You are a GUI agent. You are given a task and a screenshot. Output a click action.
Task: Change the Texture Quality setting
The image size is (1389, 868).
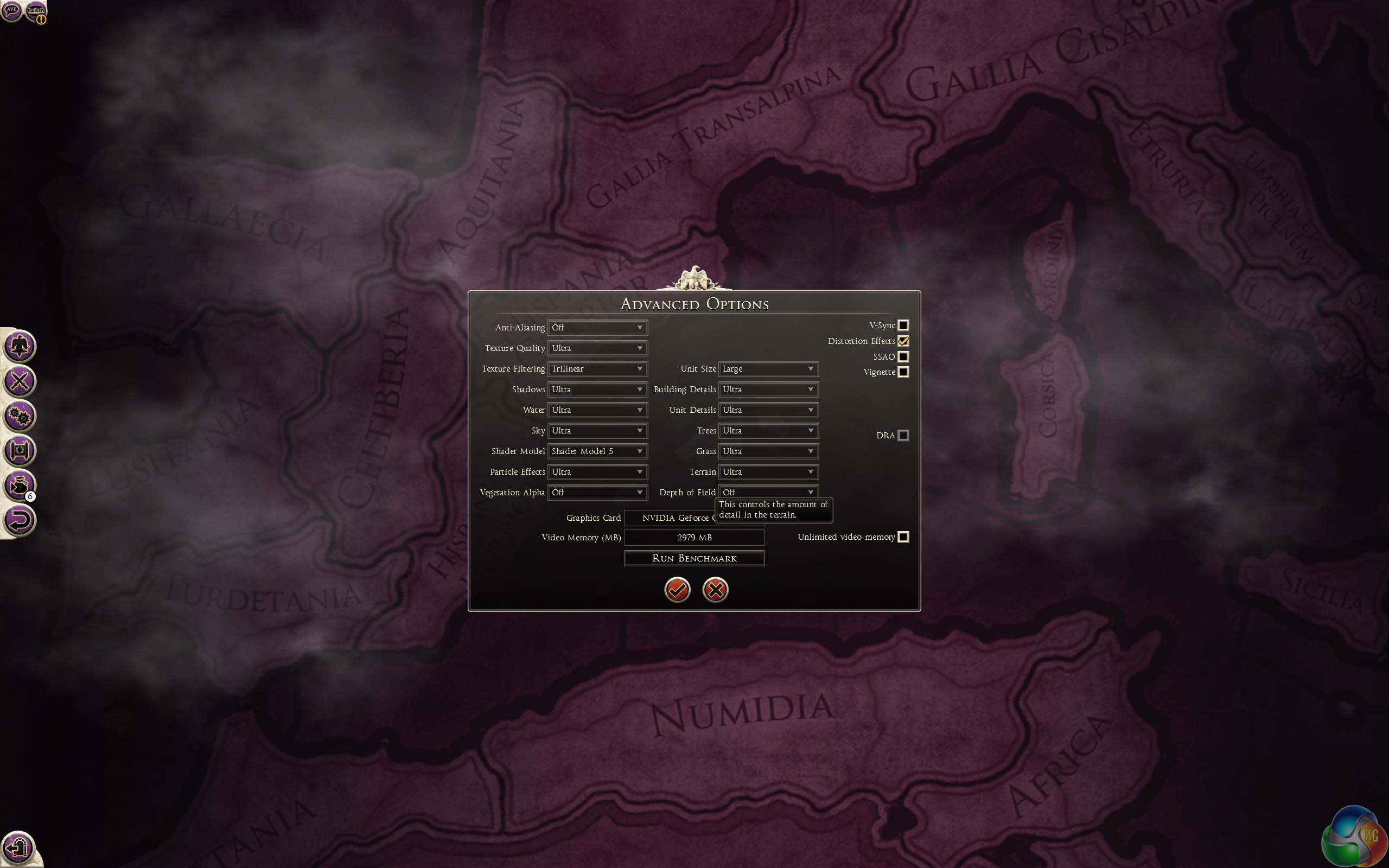pyautogui.click(x=597, y=348)
